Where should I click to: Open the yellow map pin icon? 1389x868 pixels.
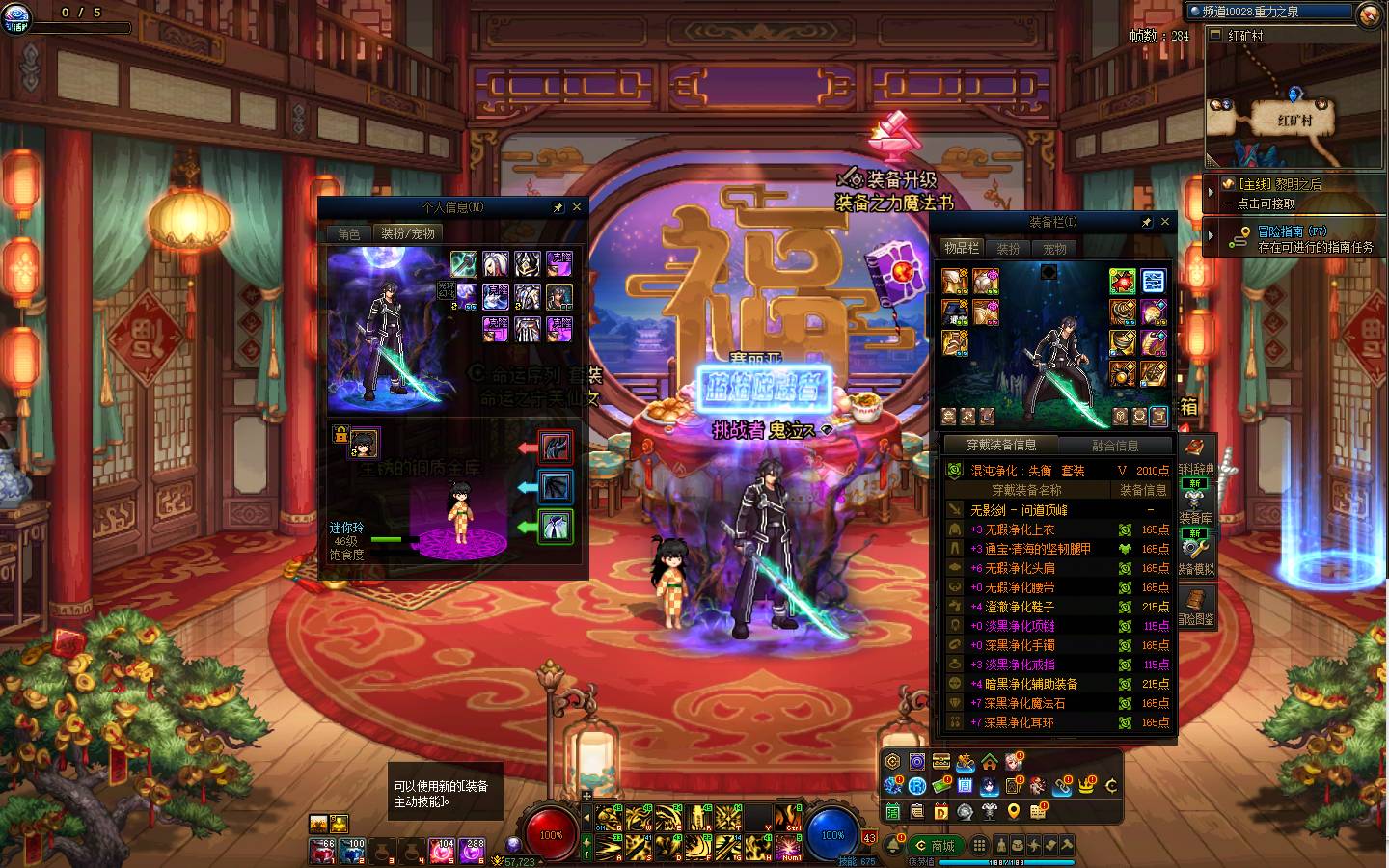point(1014,812)
